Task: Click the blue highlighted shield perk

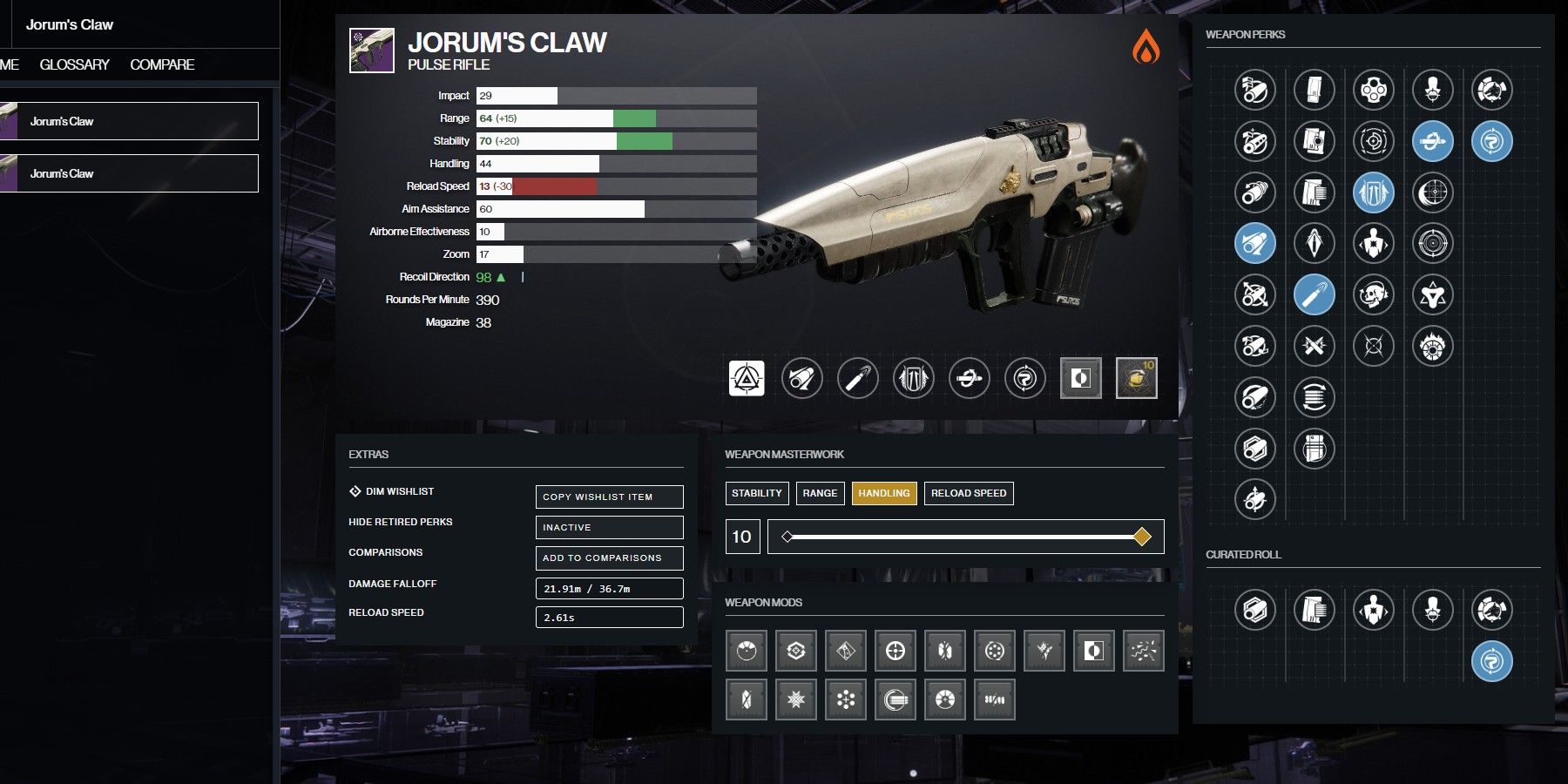Action: [1374, 191]
